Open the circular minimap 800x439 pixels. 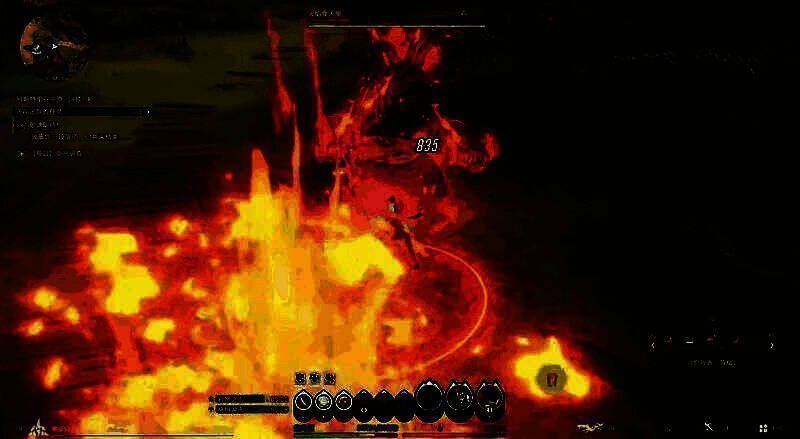point(53,45)
